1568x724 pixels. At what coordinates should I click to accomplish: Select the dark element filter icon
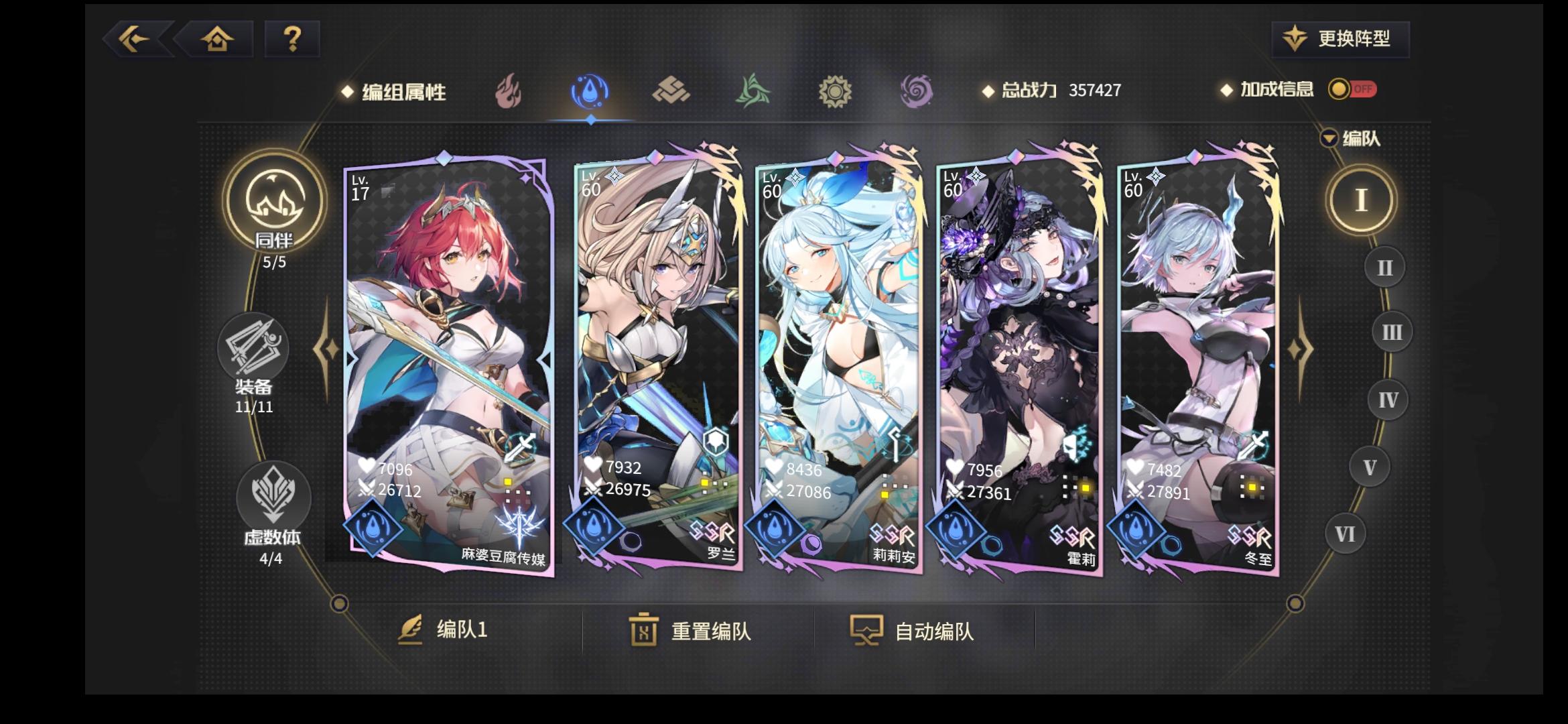point(917,92)
